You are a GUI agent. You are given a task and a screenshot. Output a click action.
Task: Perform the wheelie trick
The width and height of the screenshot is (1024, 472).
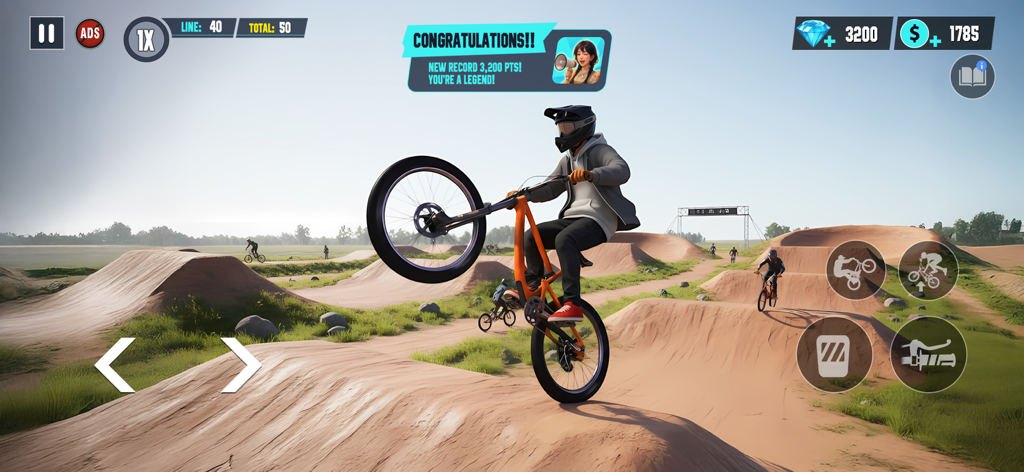856,270
